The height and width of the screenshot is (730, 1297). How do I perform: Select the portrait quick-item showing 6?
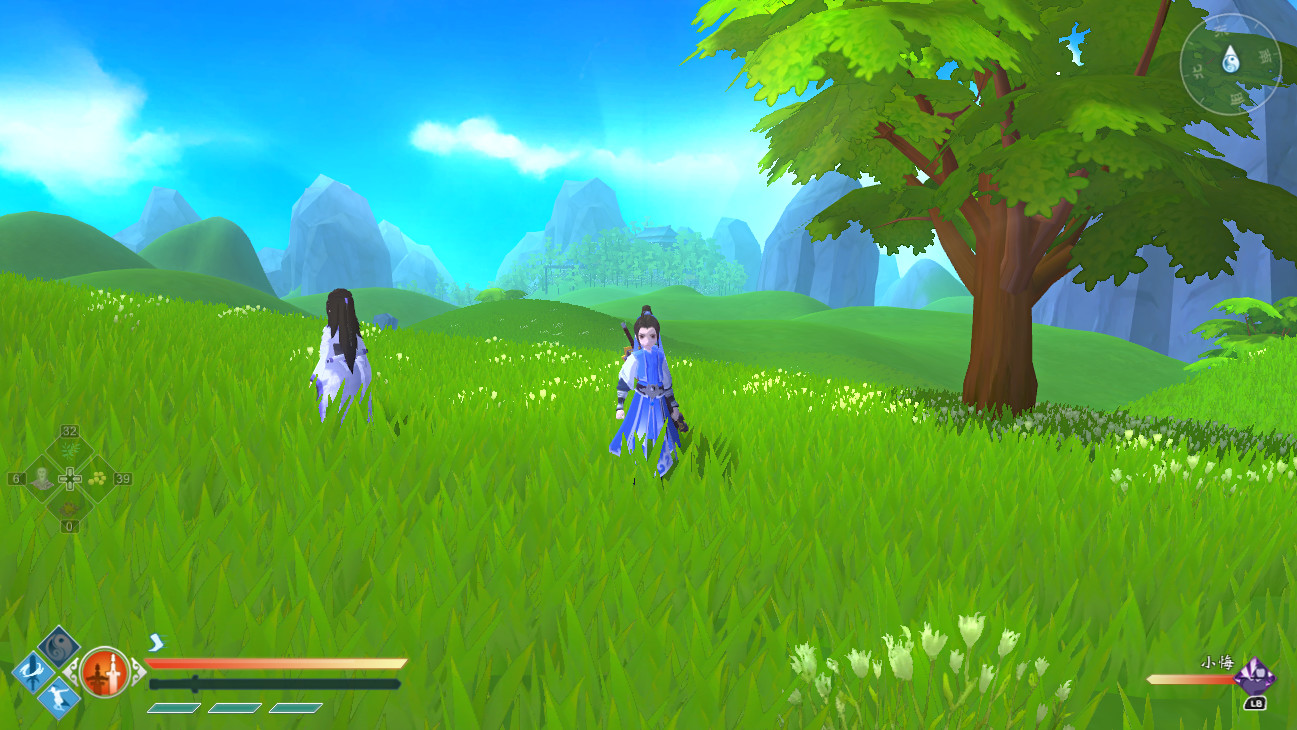[43, 478]
